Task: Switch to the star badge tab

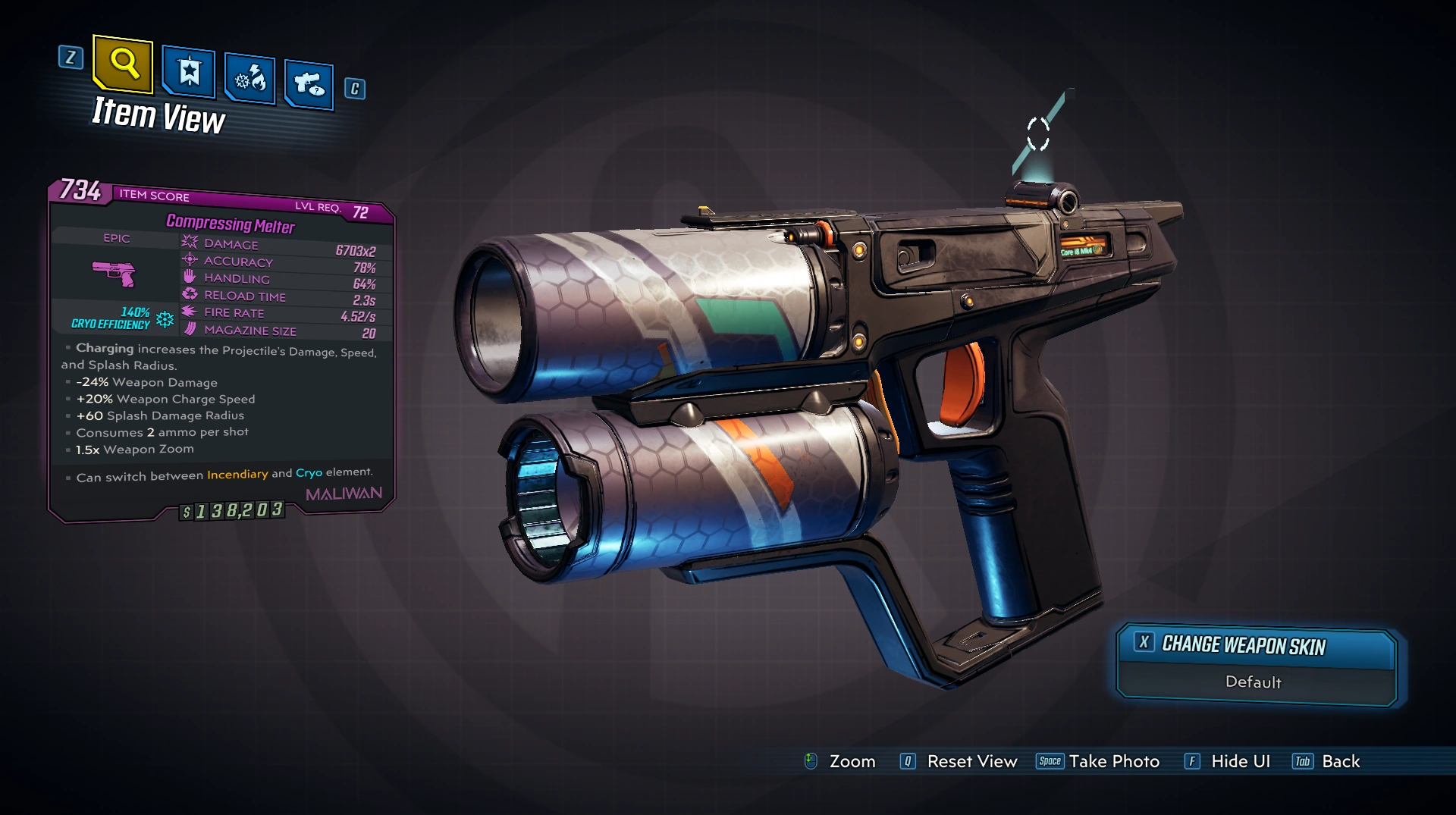Action: [x=188, y=73]
